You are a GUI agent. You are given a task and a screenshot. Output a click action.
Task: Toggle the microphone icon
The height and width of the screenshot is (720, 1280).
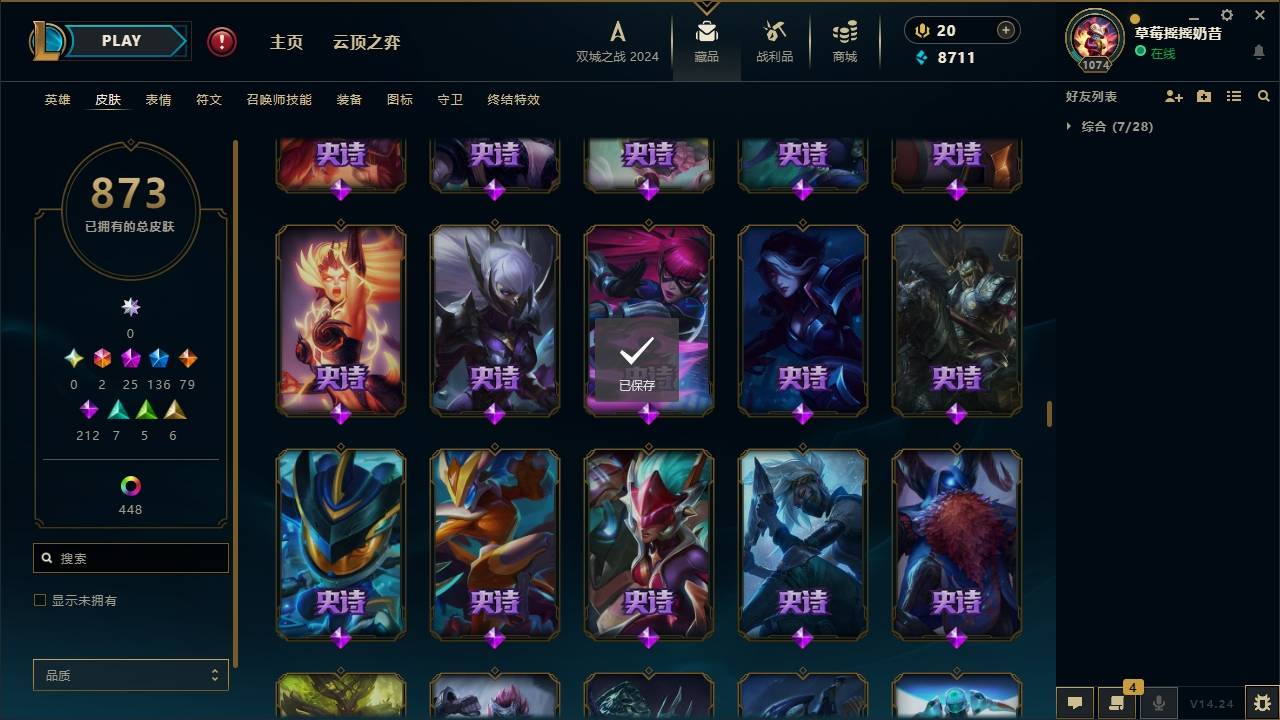[x=1160, y=703]
